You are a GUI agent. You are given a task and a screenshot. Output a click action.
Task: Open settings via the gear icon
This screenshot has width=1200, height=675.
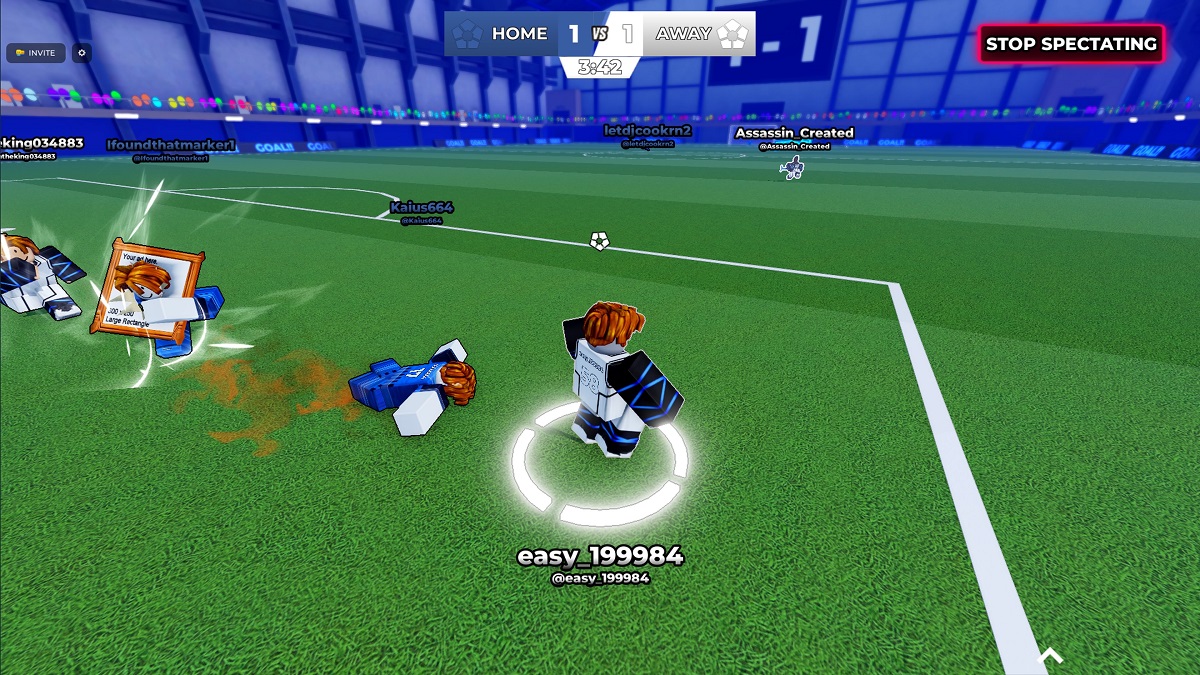[x=82, y=53]
